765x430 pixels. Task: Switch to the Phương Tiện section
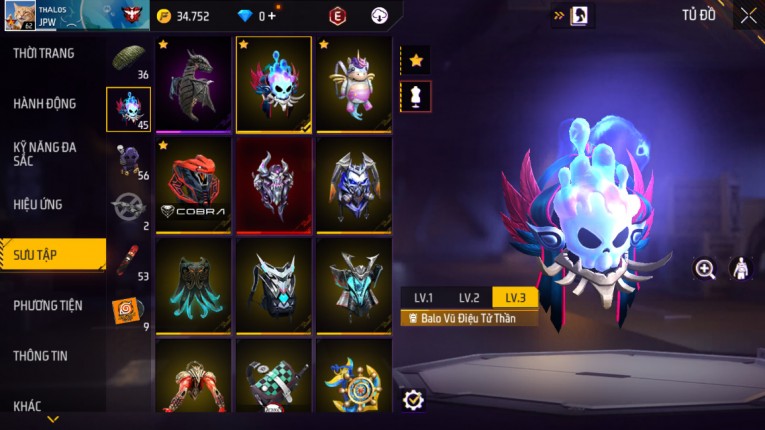click(48, 305)
